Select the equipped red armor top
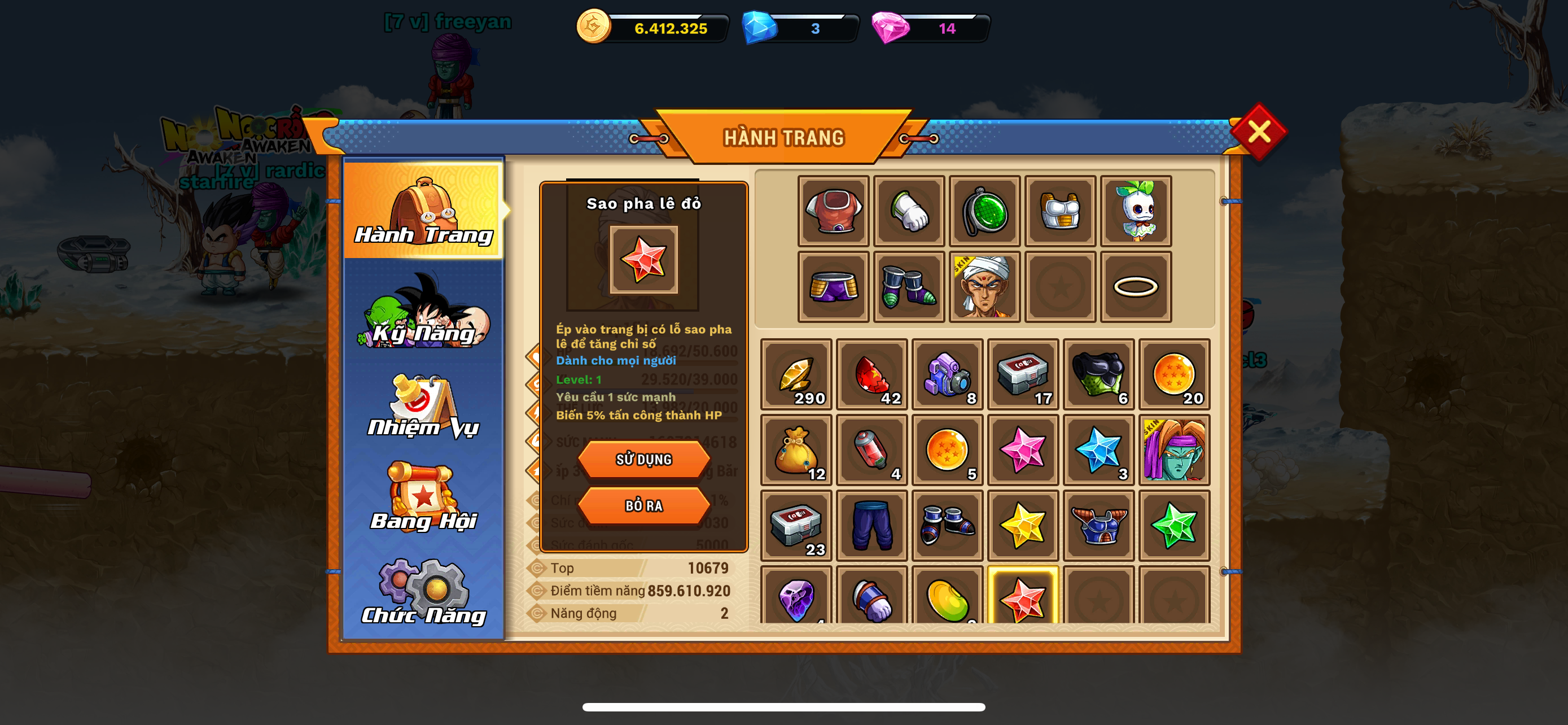 click(833, 211)
